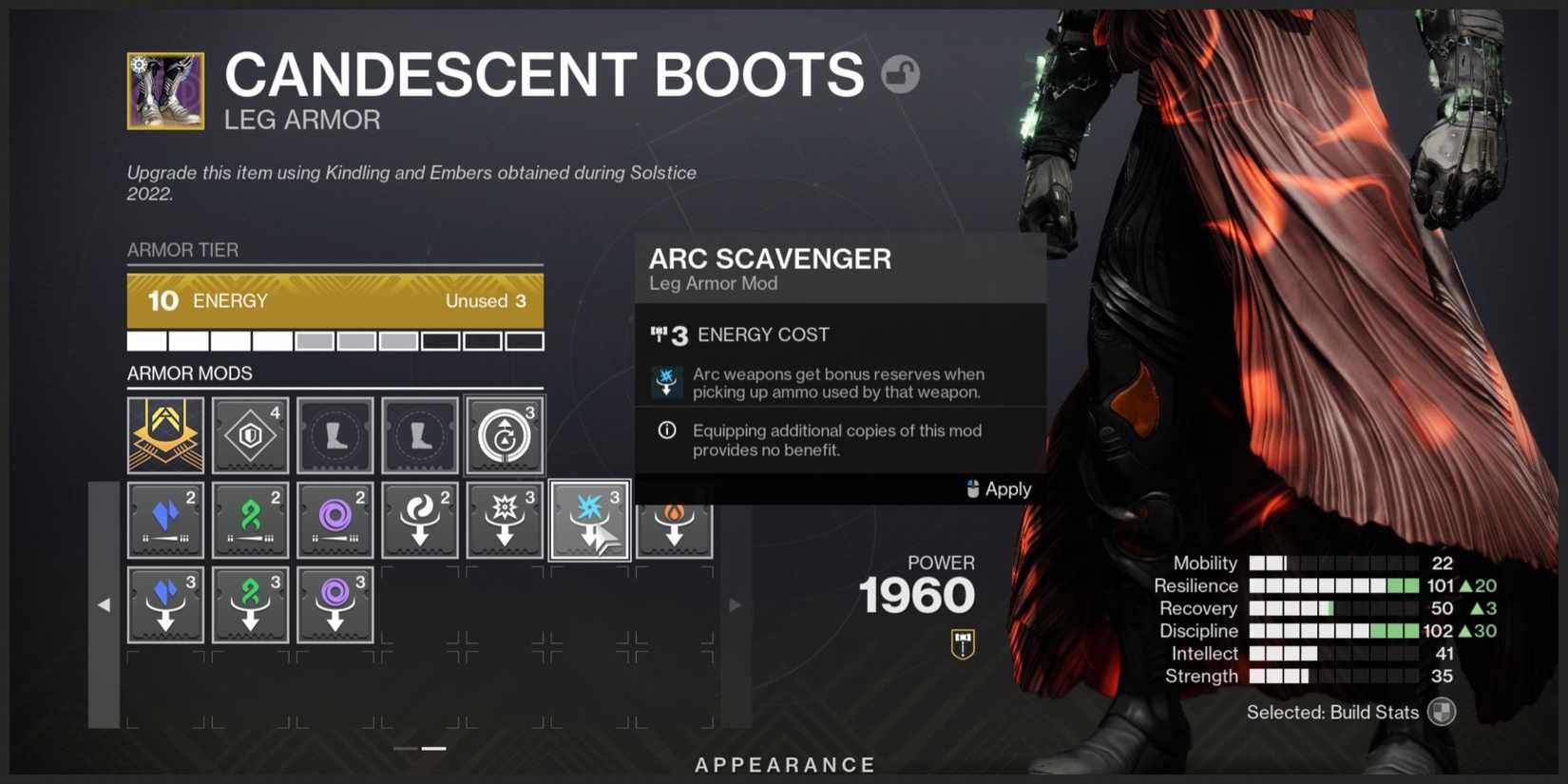Click the Apply button on the mod tooltip
1568x784 pixels.
tap(999, 488)
